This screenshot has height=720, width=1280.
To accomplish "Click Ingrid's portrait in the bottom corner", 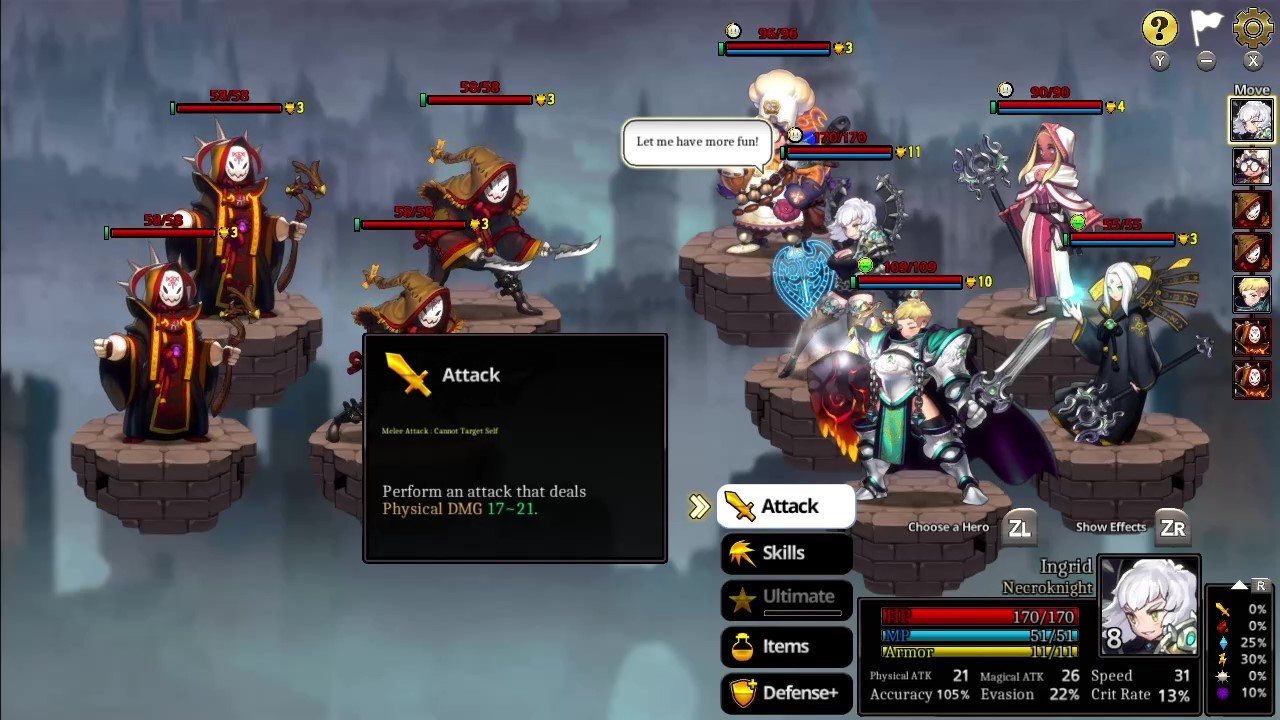I will tap(1147, 603).
